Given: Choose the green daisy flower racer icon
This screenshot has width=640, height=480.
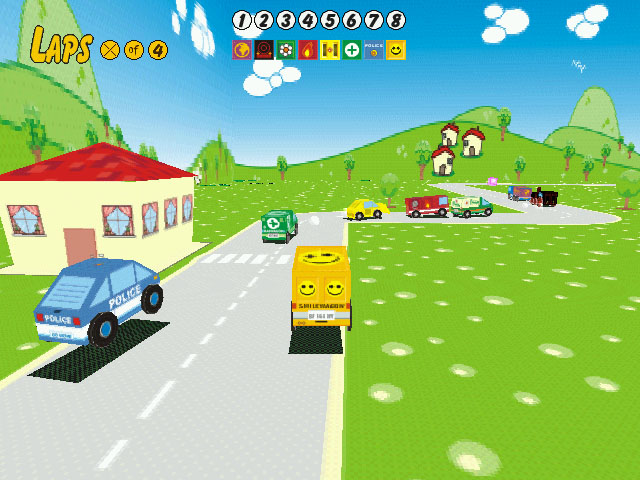Looking at the screenshot, I should click(x=286, y=50).
